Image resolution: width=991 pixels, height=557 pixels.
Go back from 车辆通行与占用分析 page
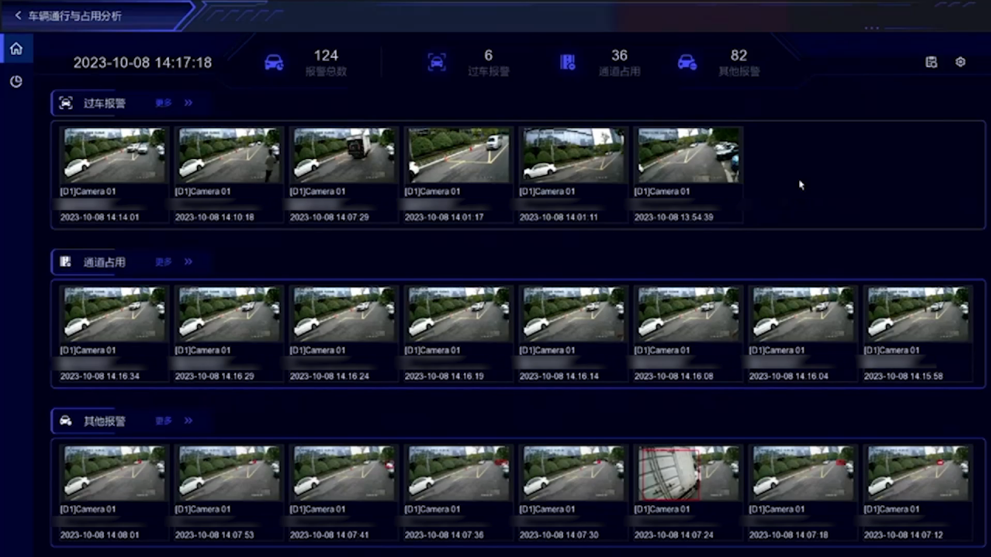pyautogui.click(x=18, y=16)
